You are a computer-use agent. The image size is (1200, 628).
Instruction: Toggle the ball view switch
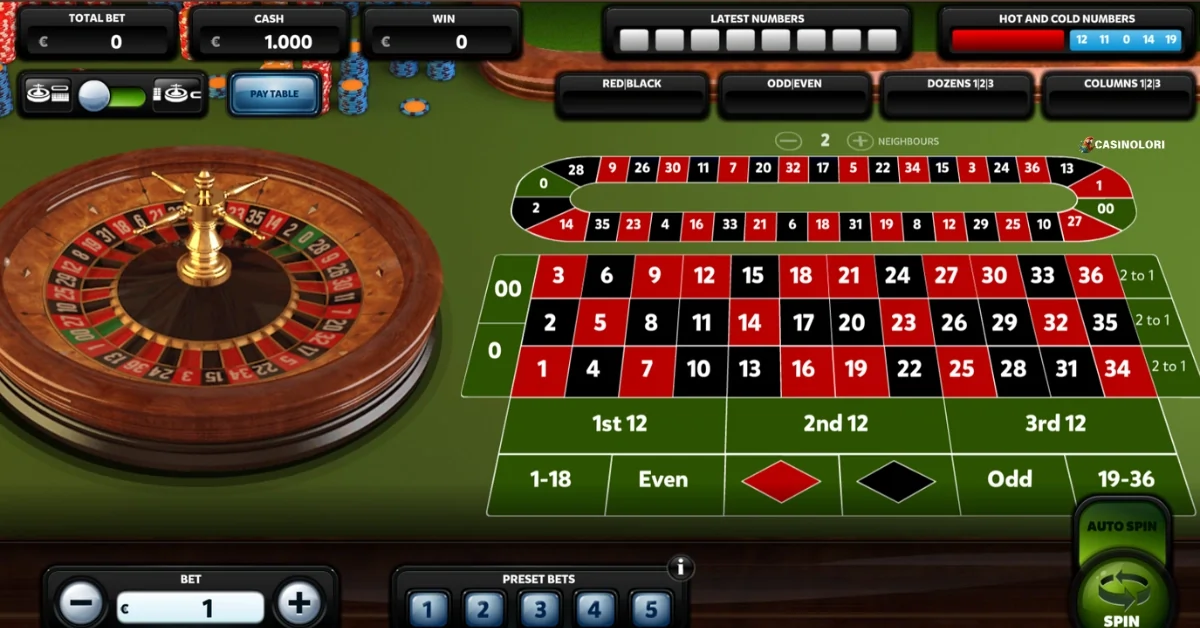(x=112, y=95)
